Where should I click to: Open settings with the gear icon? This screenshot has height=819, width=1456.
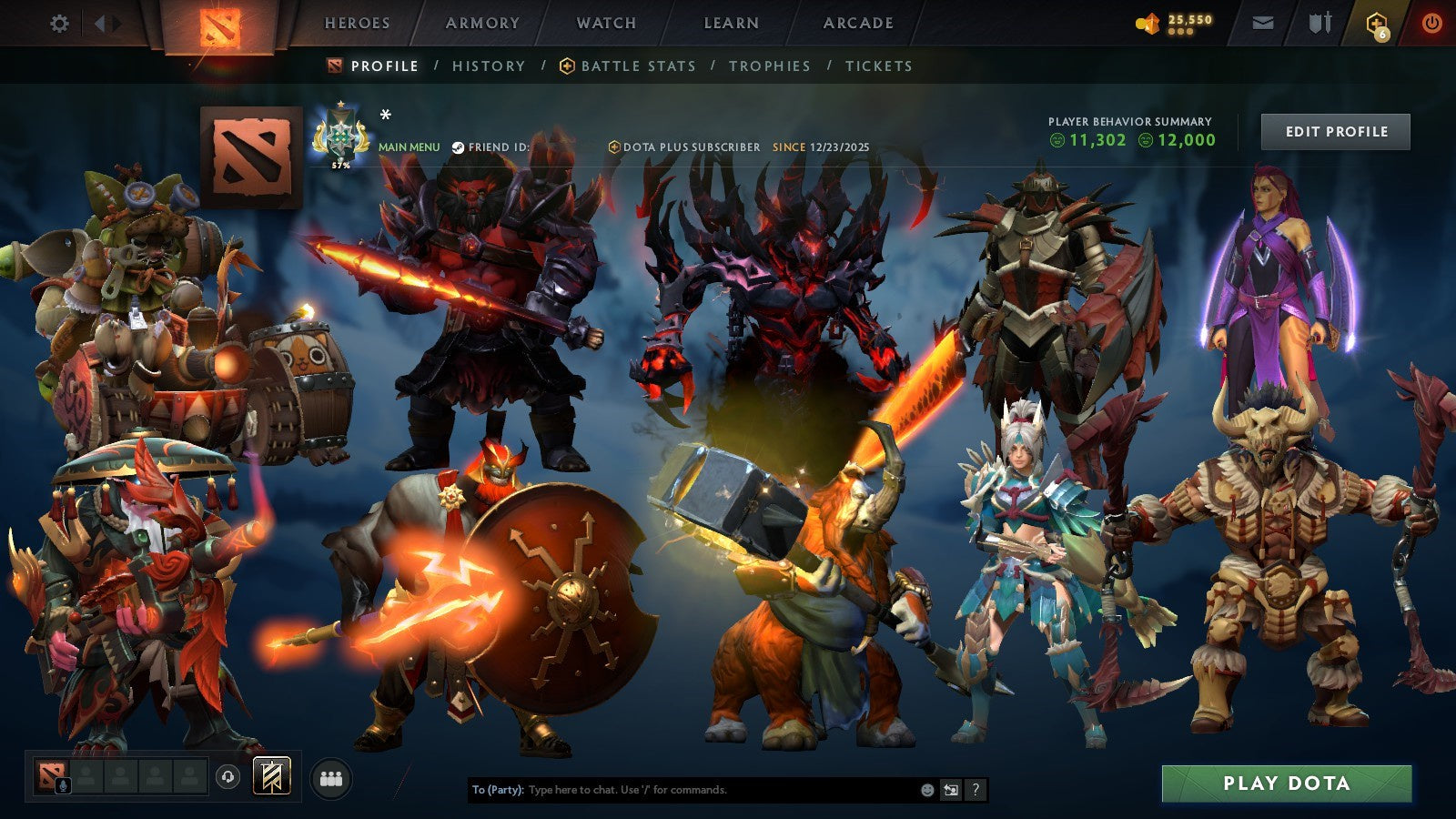coord(59,22)
